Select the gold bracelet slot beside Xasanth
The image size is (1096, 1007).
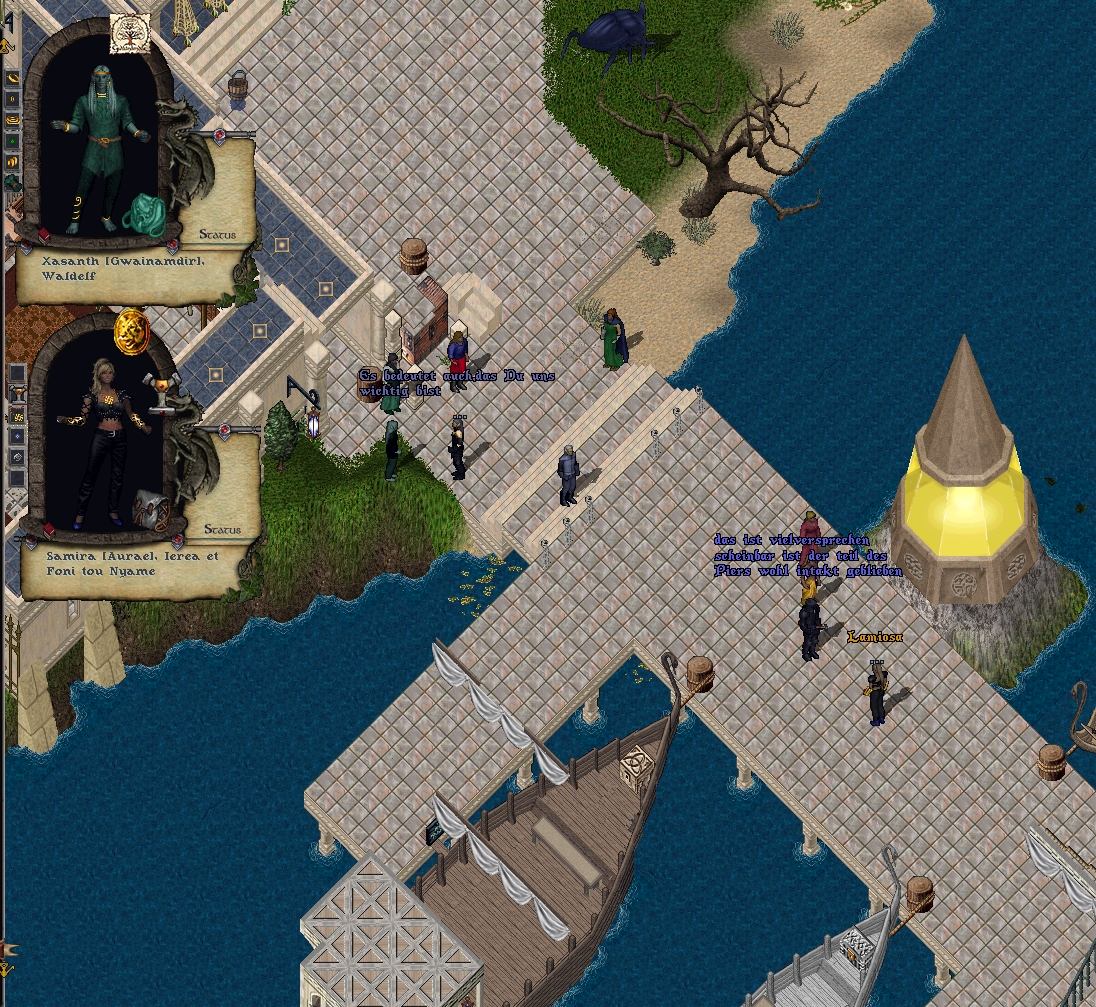(x=13, y=161)
